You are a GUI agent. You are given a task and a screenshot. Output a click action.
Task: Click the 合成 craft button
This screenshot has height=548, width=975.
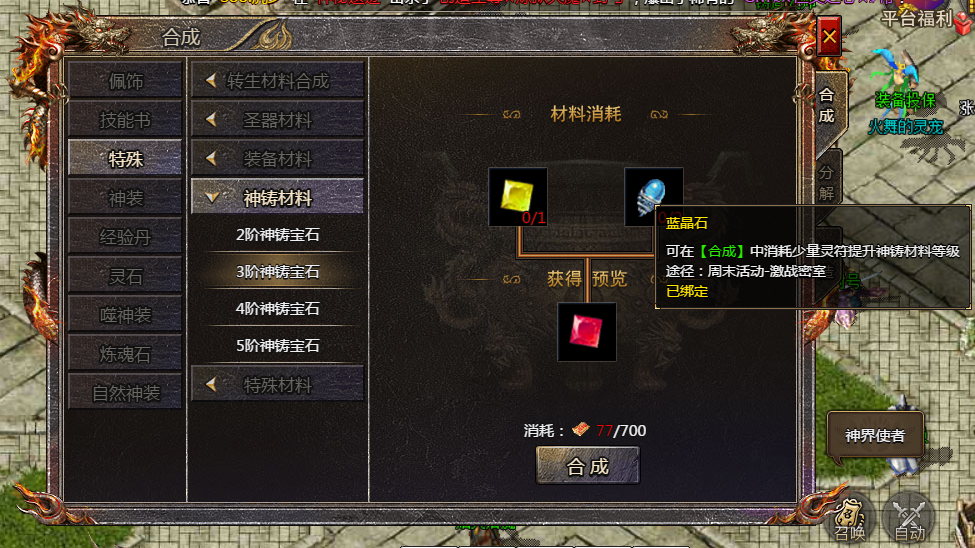587,466
